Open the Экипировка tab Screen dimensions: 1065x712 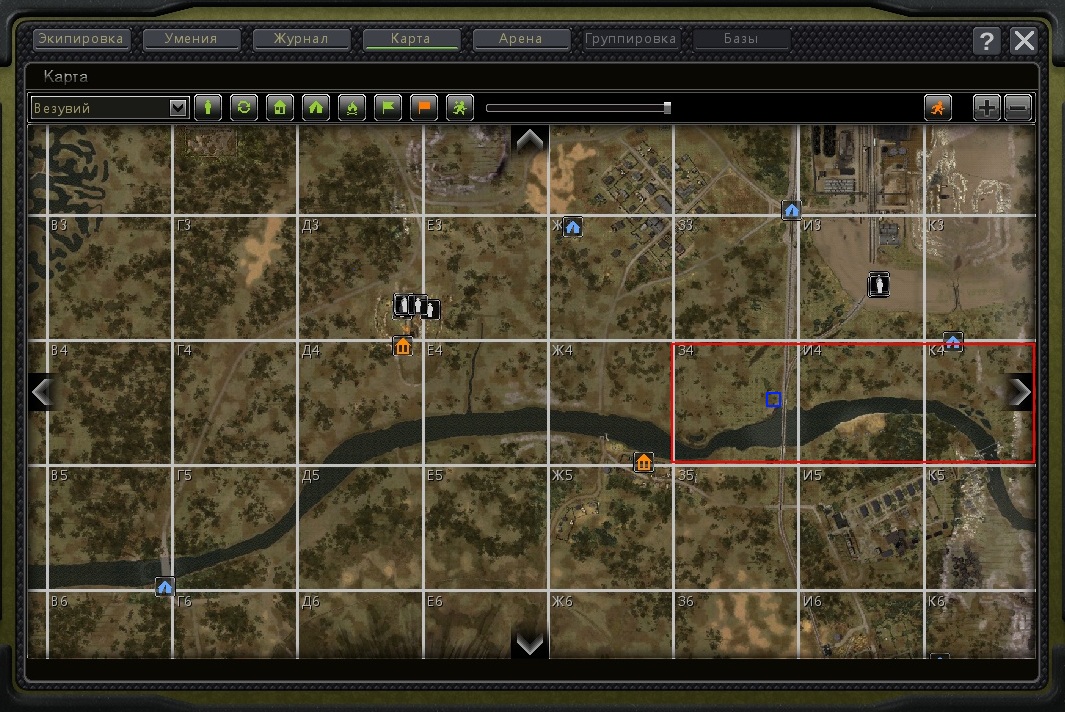coord(82,40)
